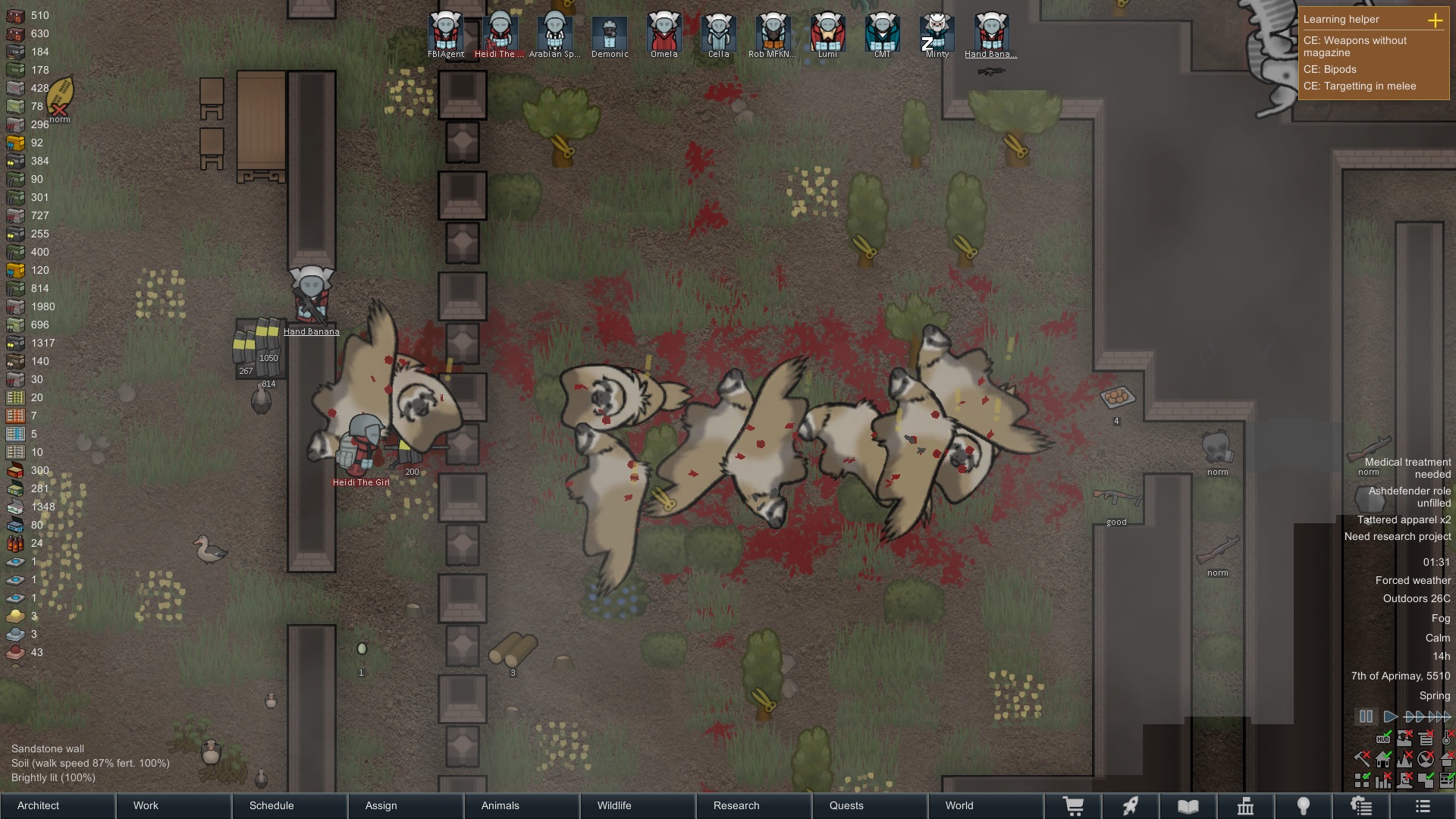Pause the game with pause button
1456x819 pixels.
tap(1366, 717)
